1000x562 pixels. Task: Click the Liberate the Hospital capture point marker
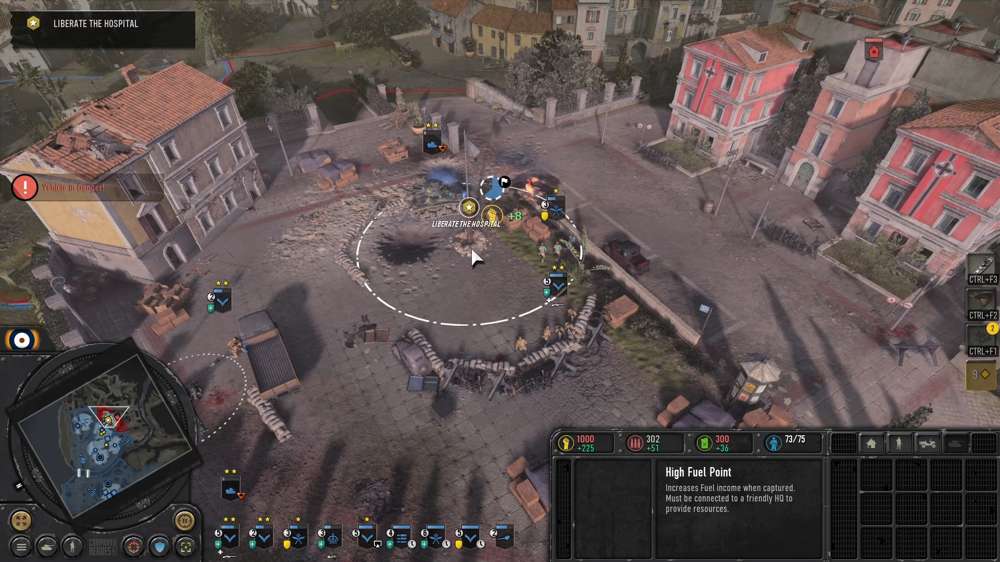point(468,207)
